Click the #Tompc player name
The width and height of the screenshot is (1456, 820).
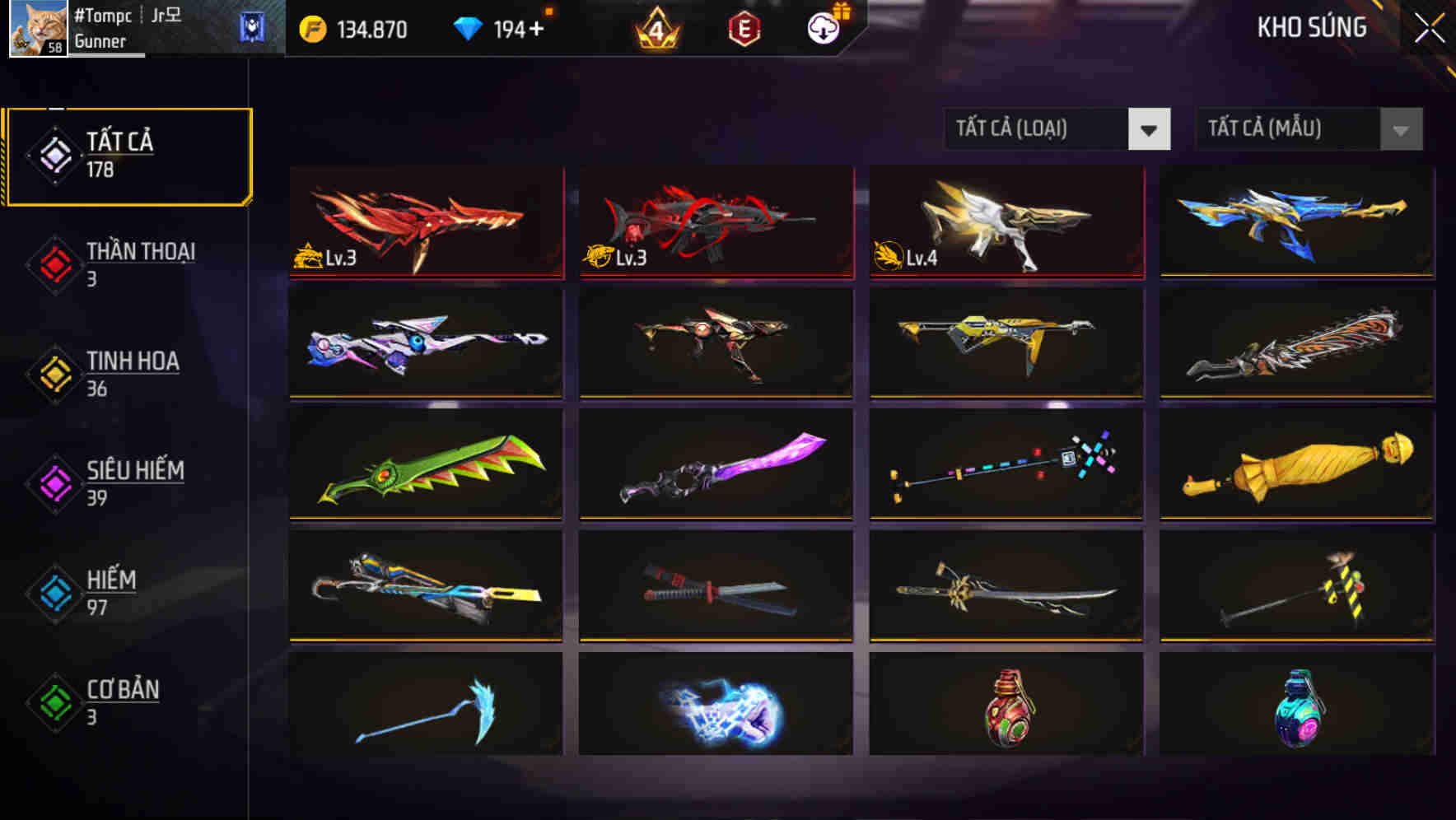(x=102, y=15)
